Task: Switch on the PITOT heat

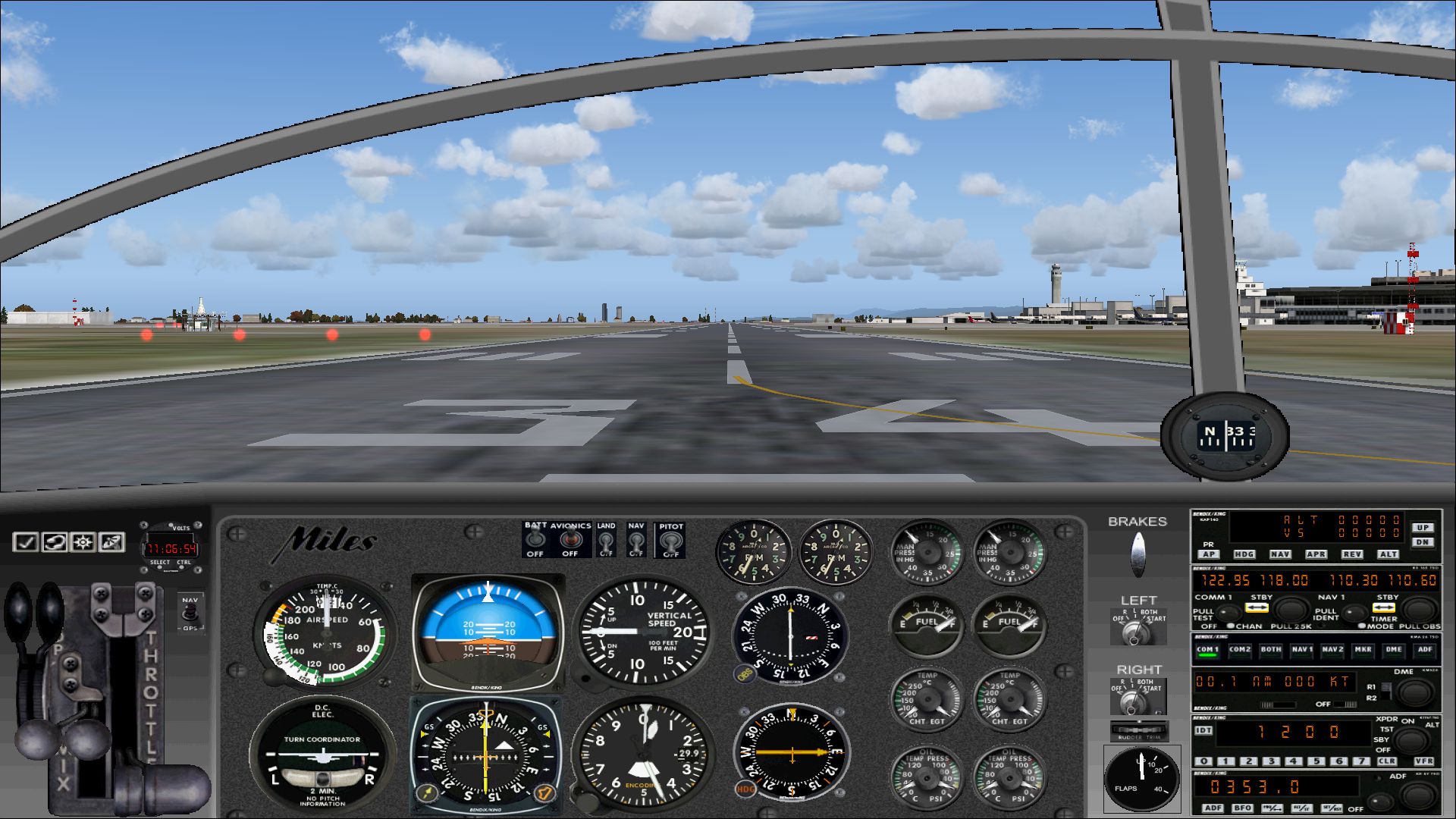Action: pyautogui.click(x=670, y=541)
